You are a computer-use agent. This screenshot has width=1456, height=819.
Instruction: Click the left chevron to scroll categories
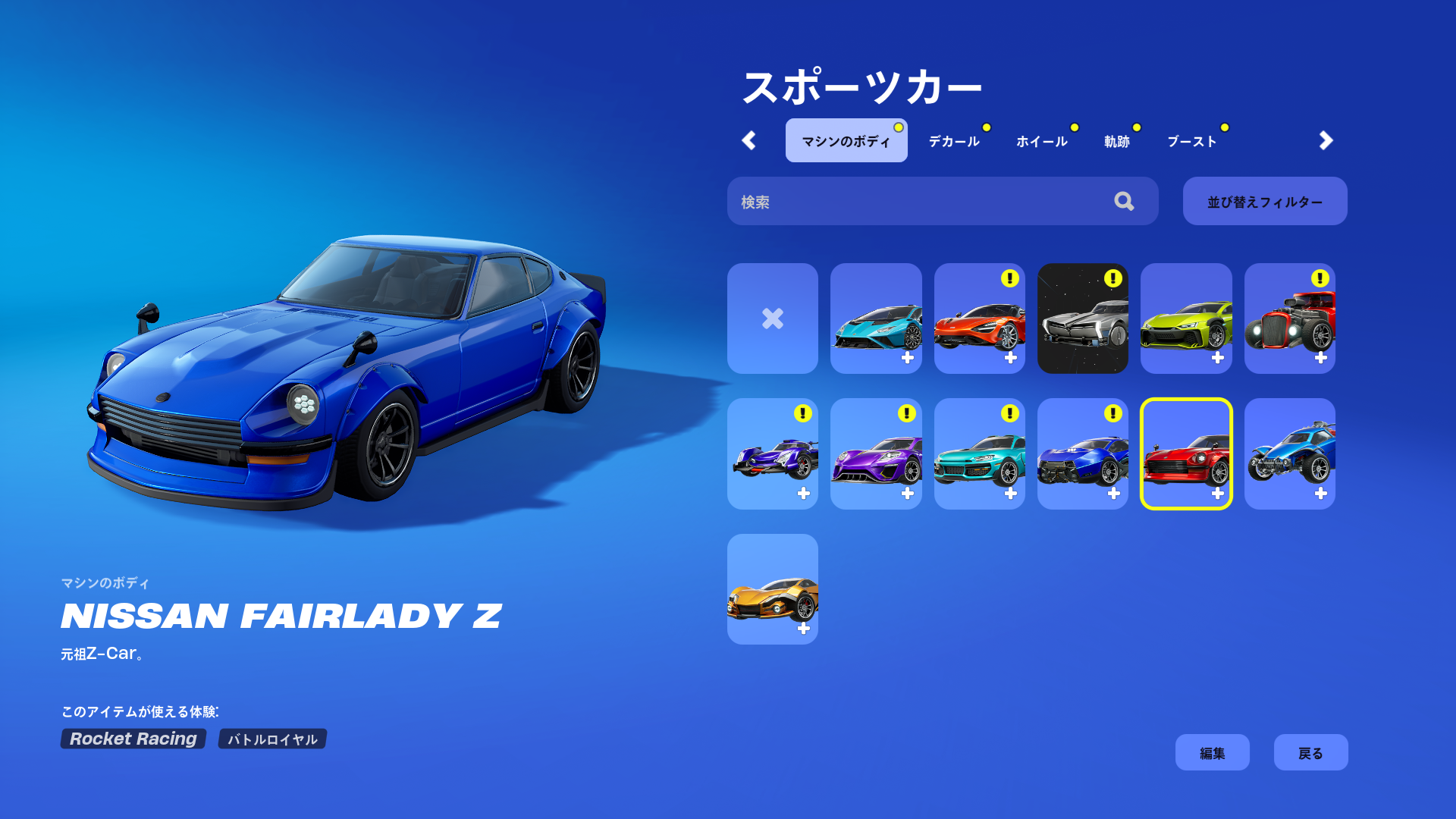point(749,140)
